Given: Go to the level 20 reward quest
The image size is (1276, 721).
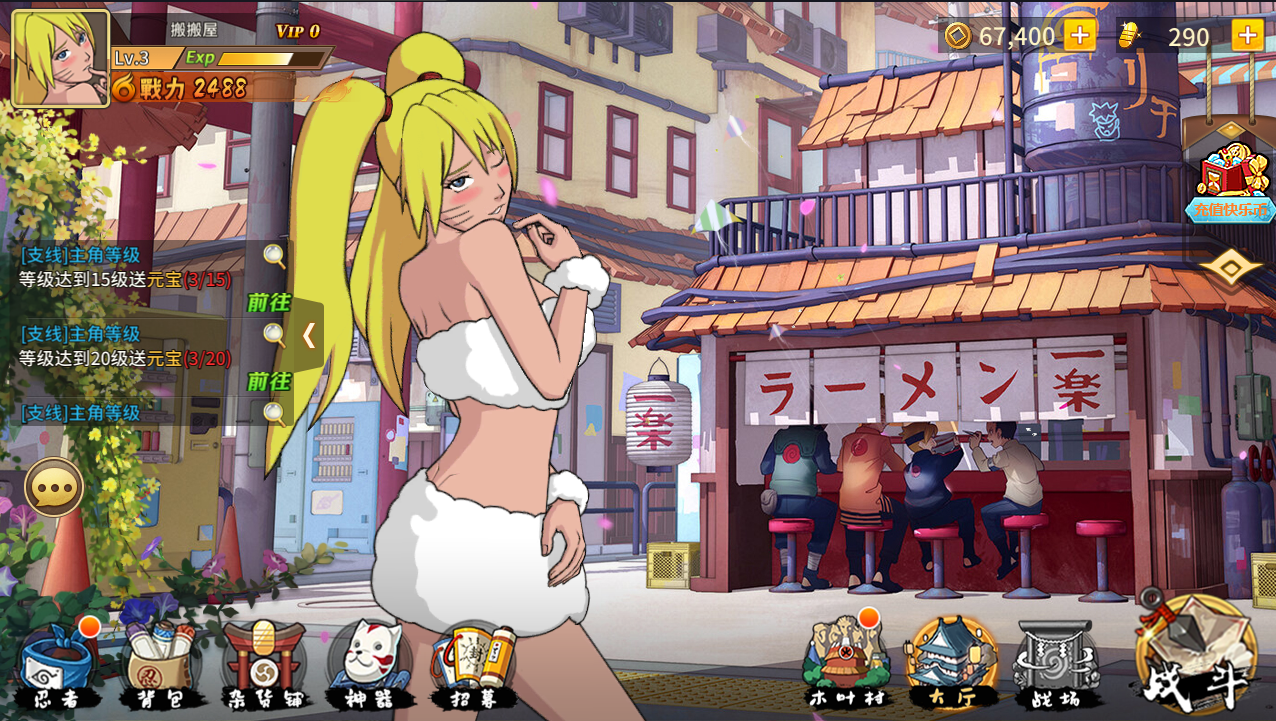Looking at the screenshot, I should coord(269,381).
